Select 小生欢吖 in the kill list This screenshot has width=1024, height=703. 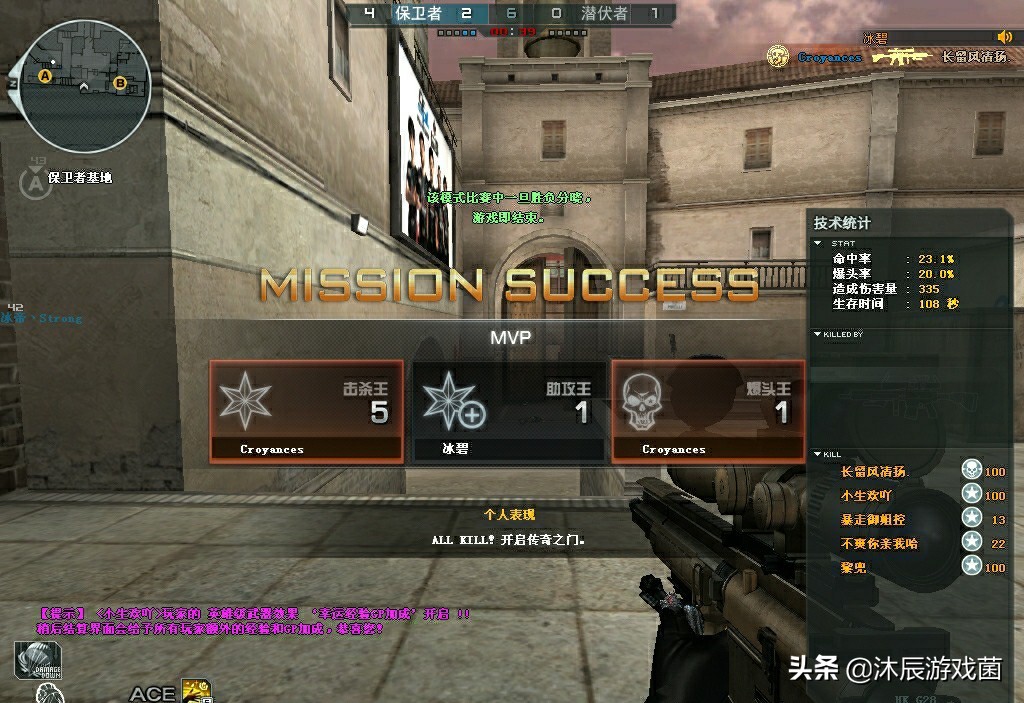point(866,496)
